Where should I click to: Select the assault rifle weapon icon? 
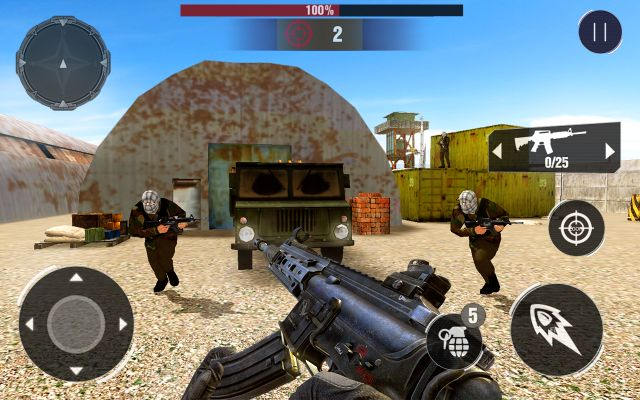coord(550,142)
